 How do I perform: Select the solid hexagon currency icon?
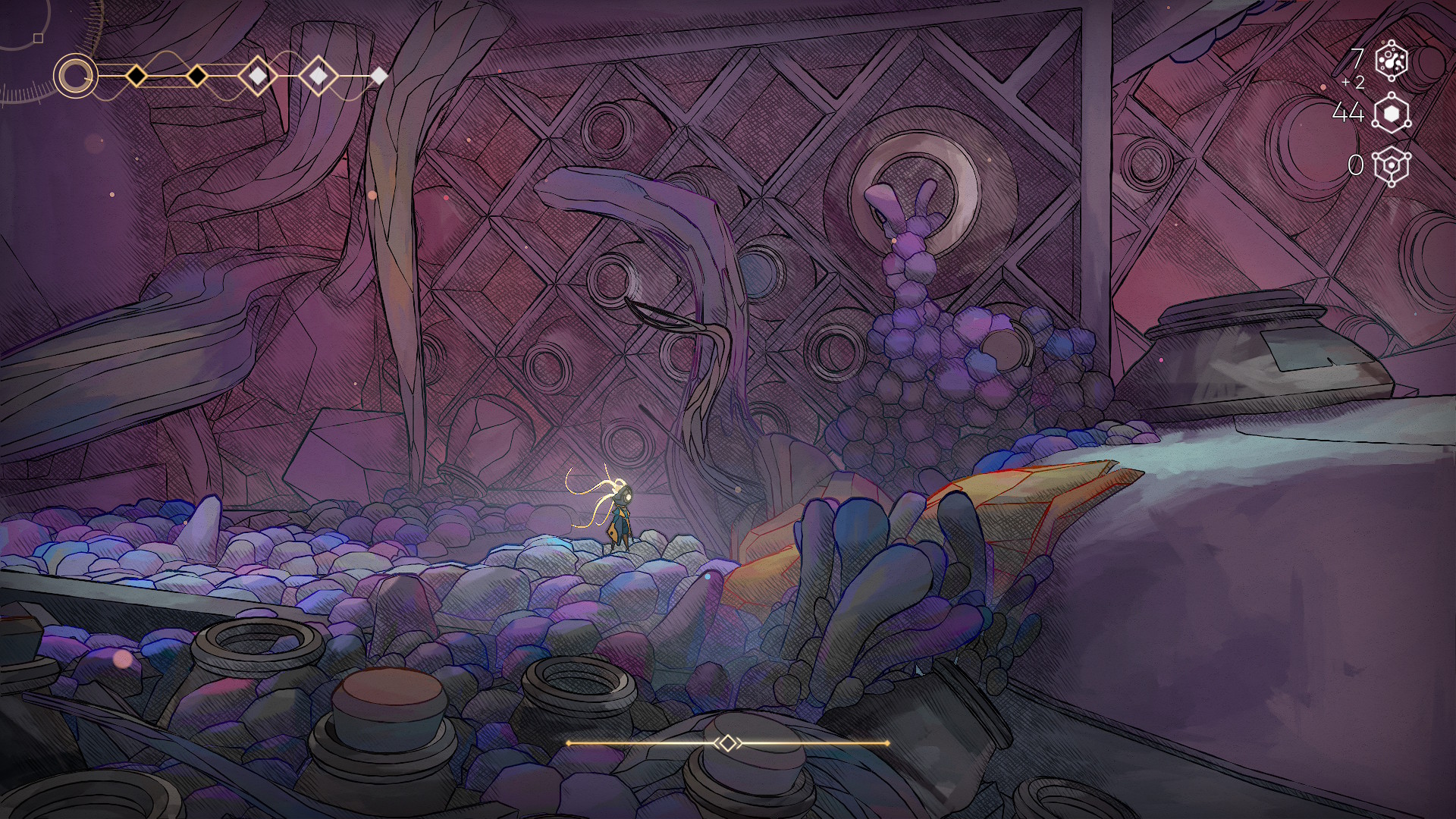[x=1392, y=114]
